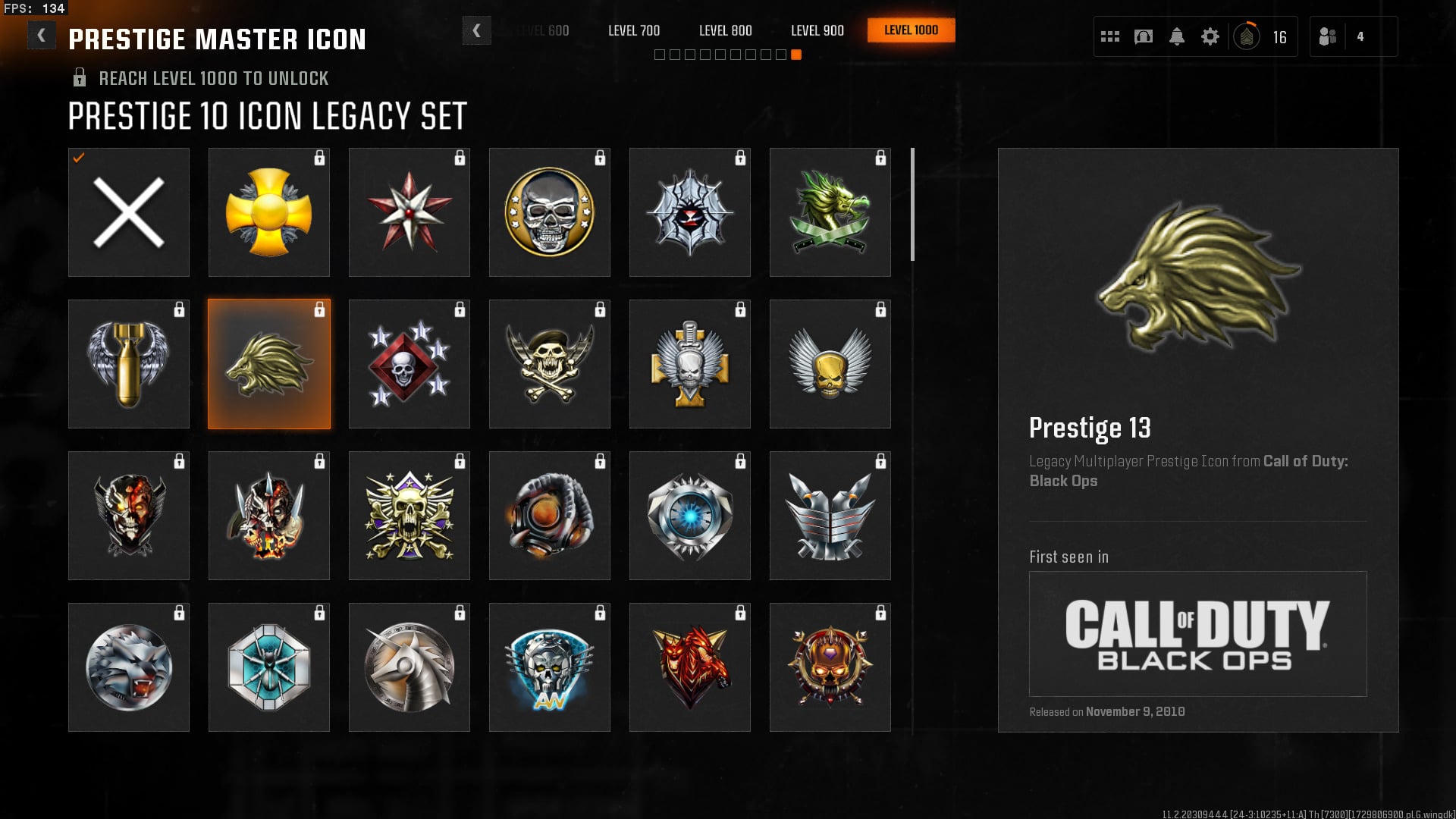Switch to the Level 900 tab
Viewport: 1456px width, 819px height.
coord(817,30)
